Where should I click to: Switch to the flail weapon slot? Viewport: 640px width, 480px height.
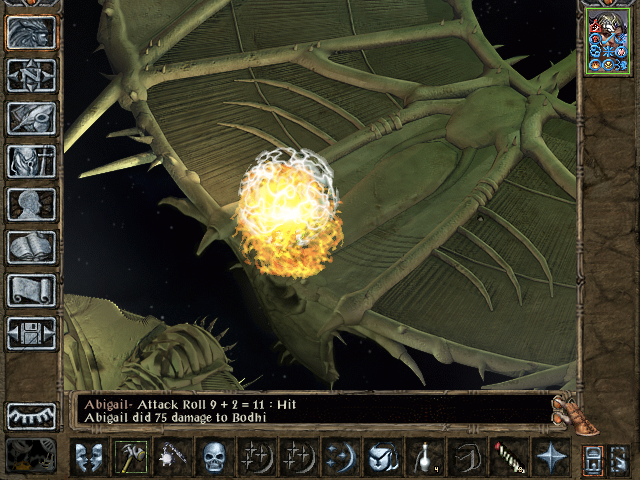pos(172,457)
